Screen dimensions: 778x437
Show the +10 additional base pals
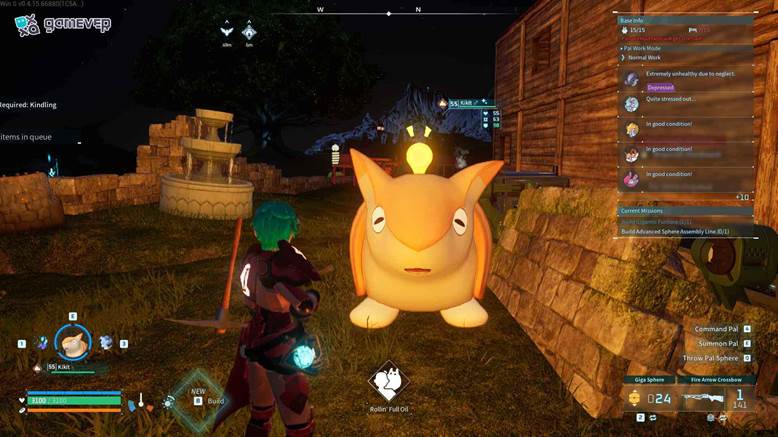click(741, 197)
